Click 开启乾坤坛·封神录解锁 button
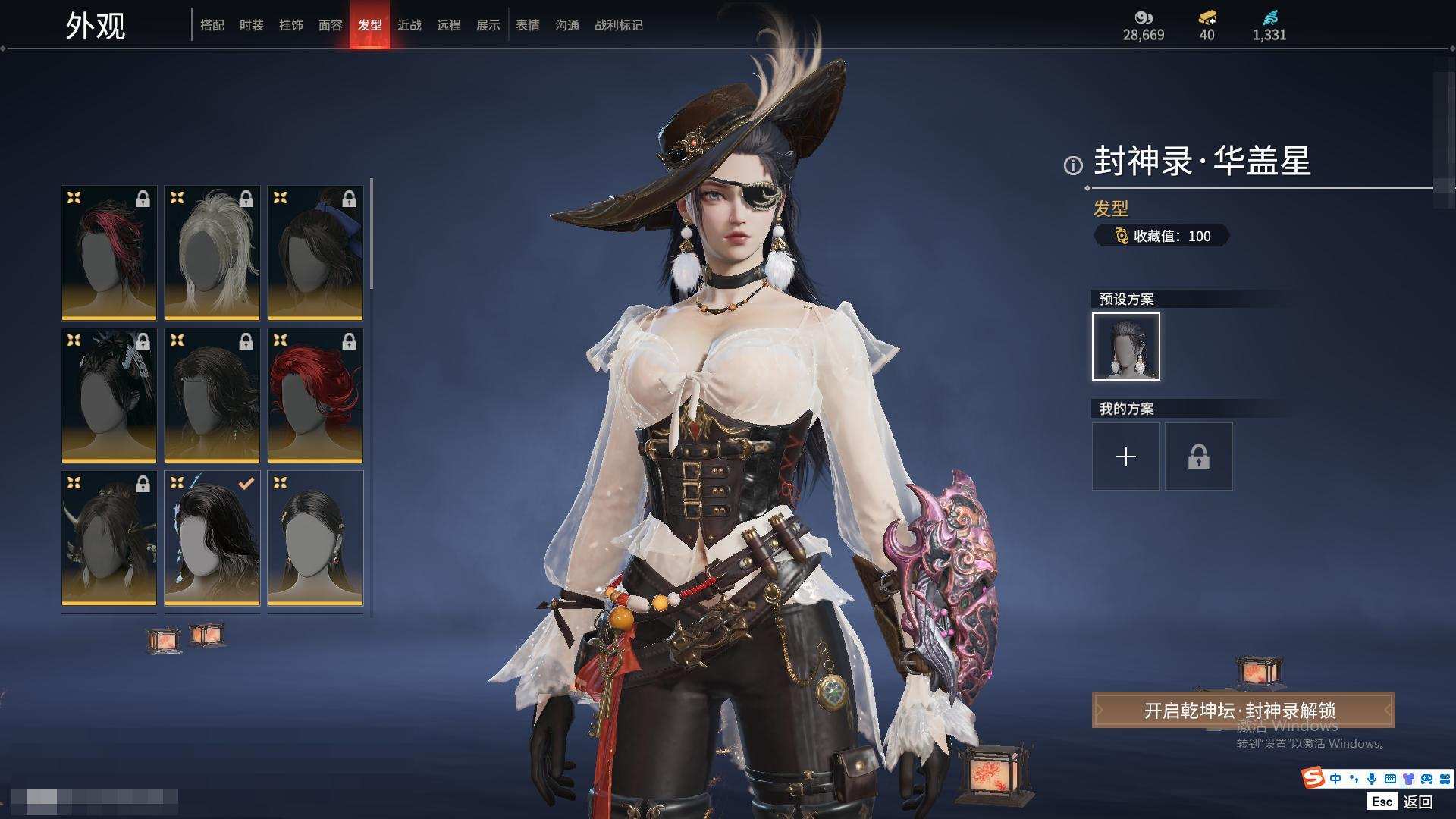Screen dimensions: 1456x819 [1242, 711]
